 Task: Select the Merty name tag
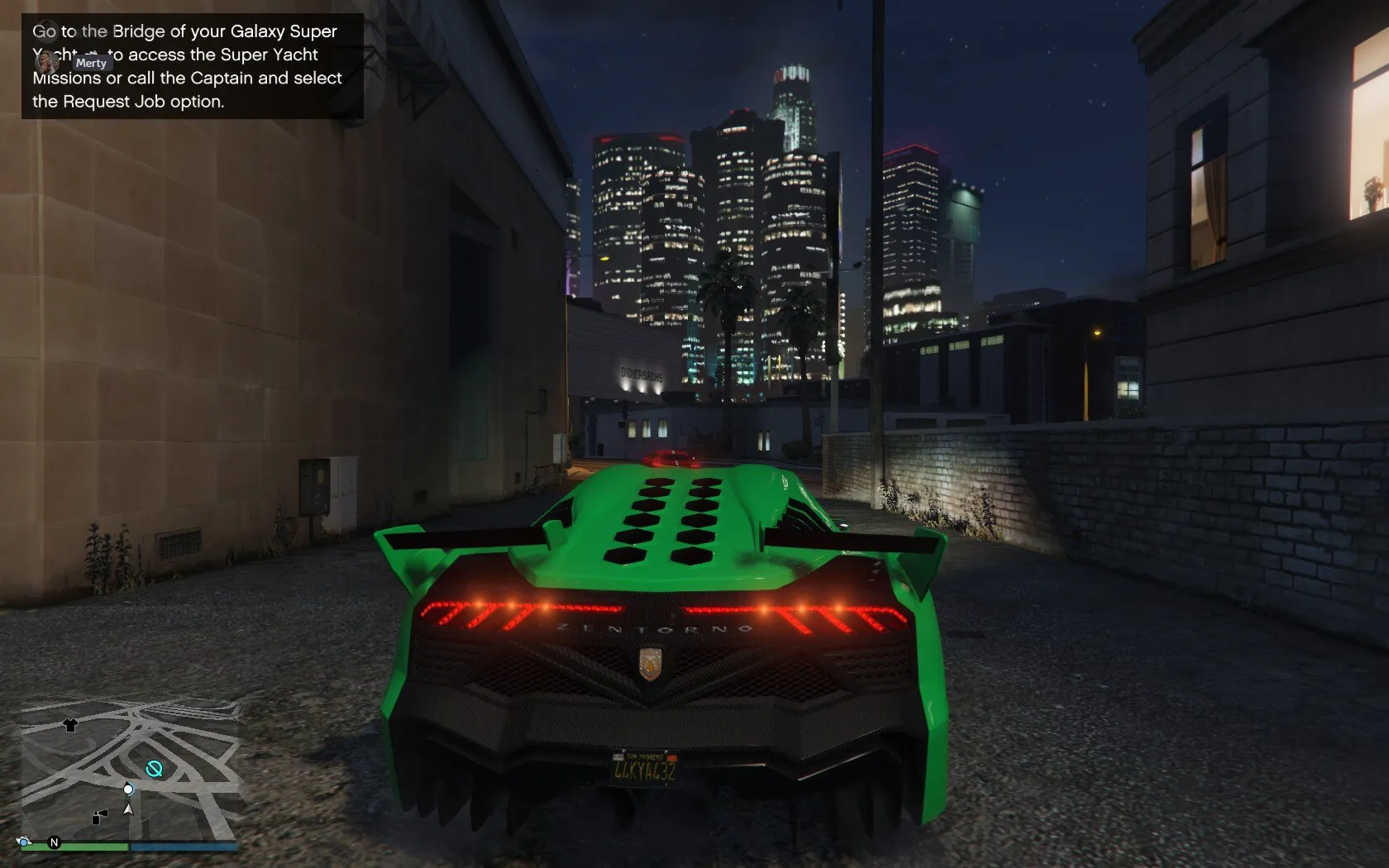[x=91, y=63]
